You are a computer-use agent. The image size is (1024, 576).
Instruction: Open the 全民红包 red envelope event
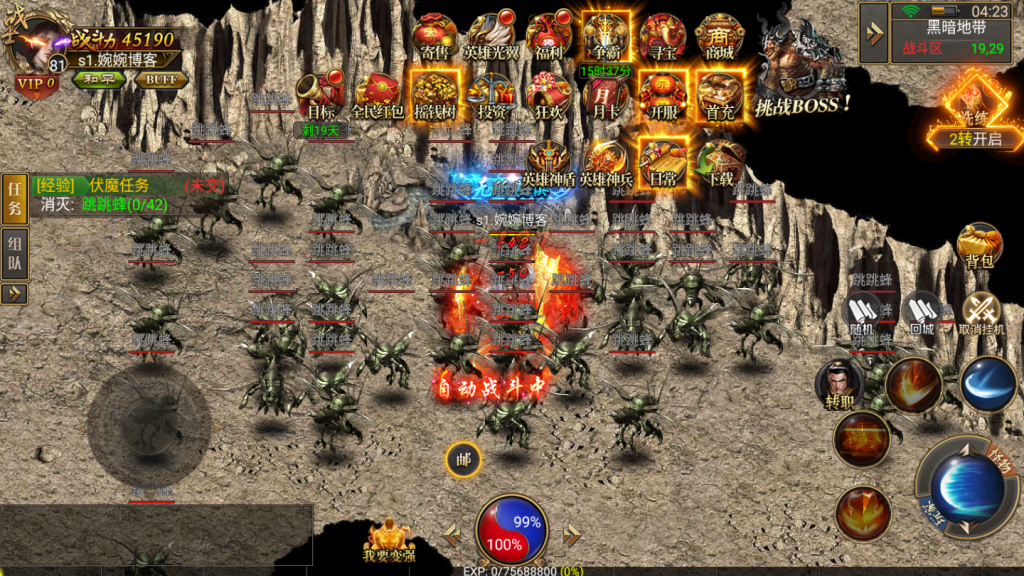click(x=377, y=95)
